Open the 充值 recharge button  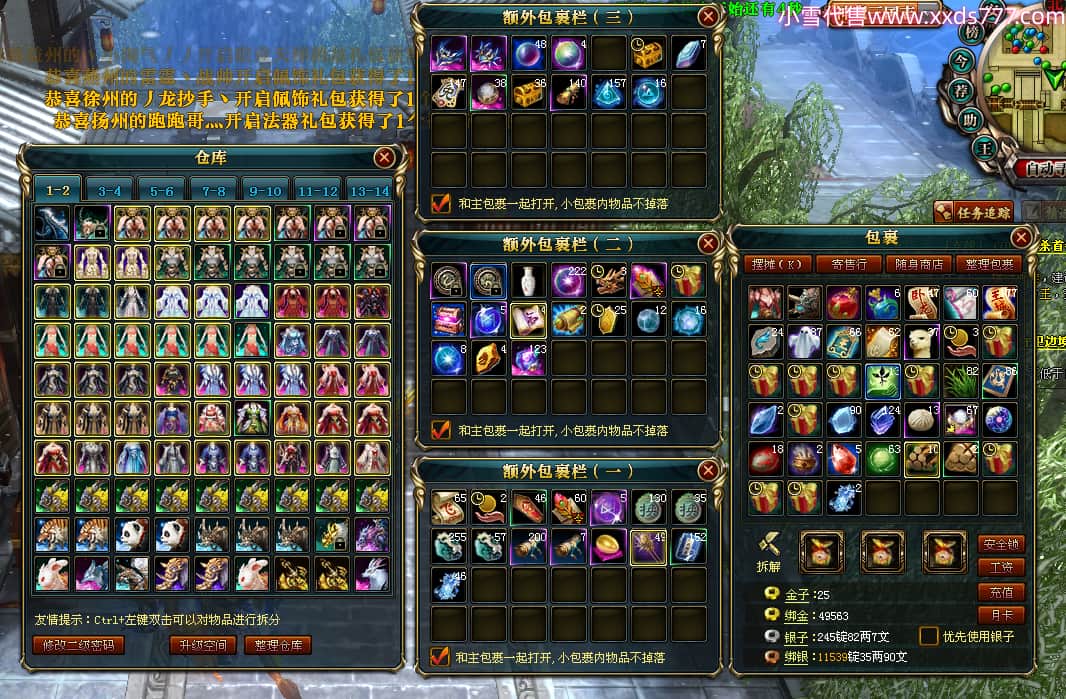tap(1001, 591)
